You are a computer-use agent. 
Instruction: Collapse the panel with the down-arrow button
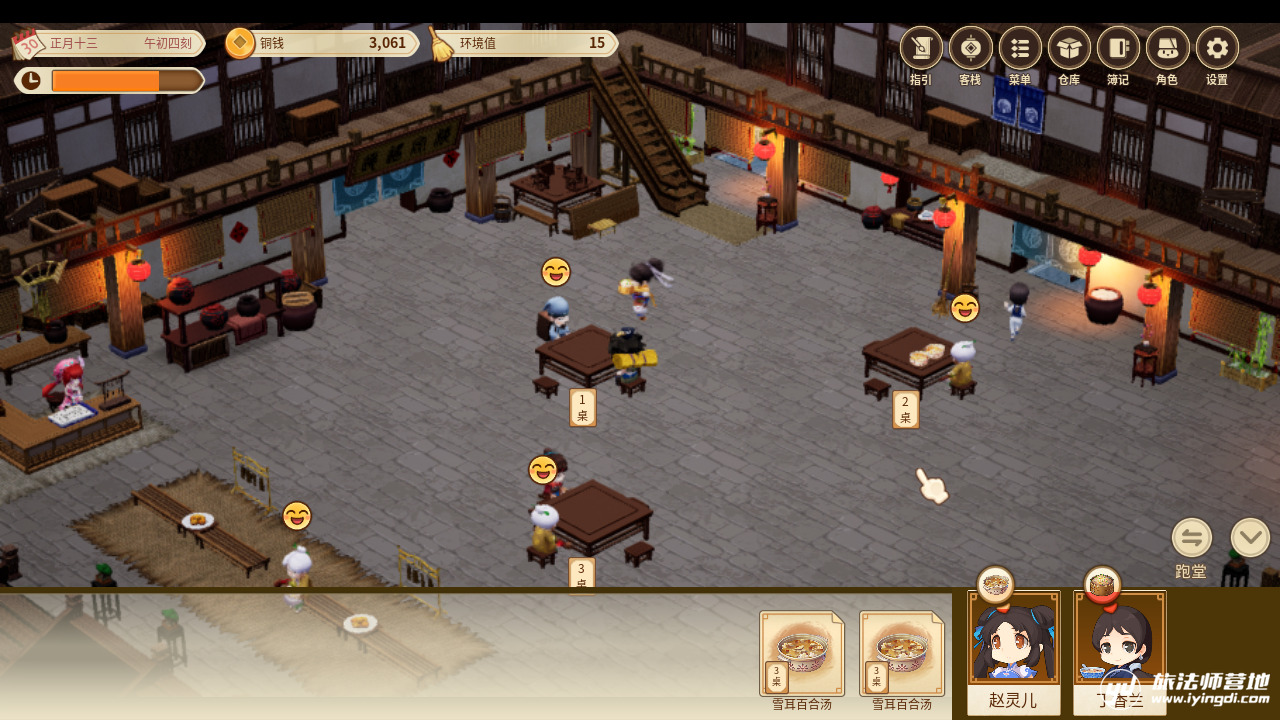(1250, 538)
